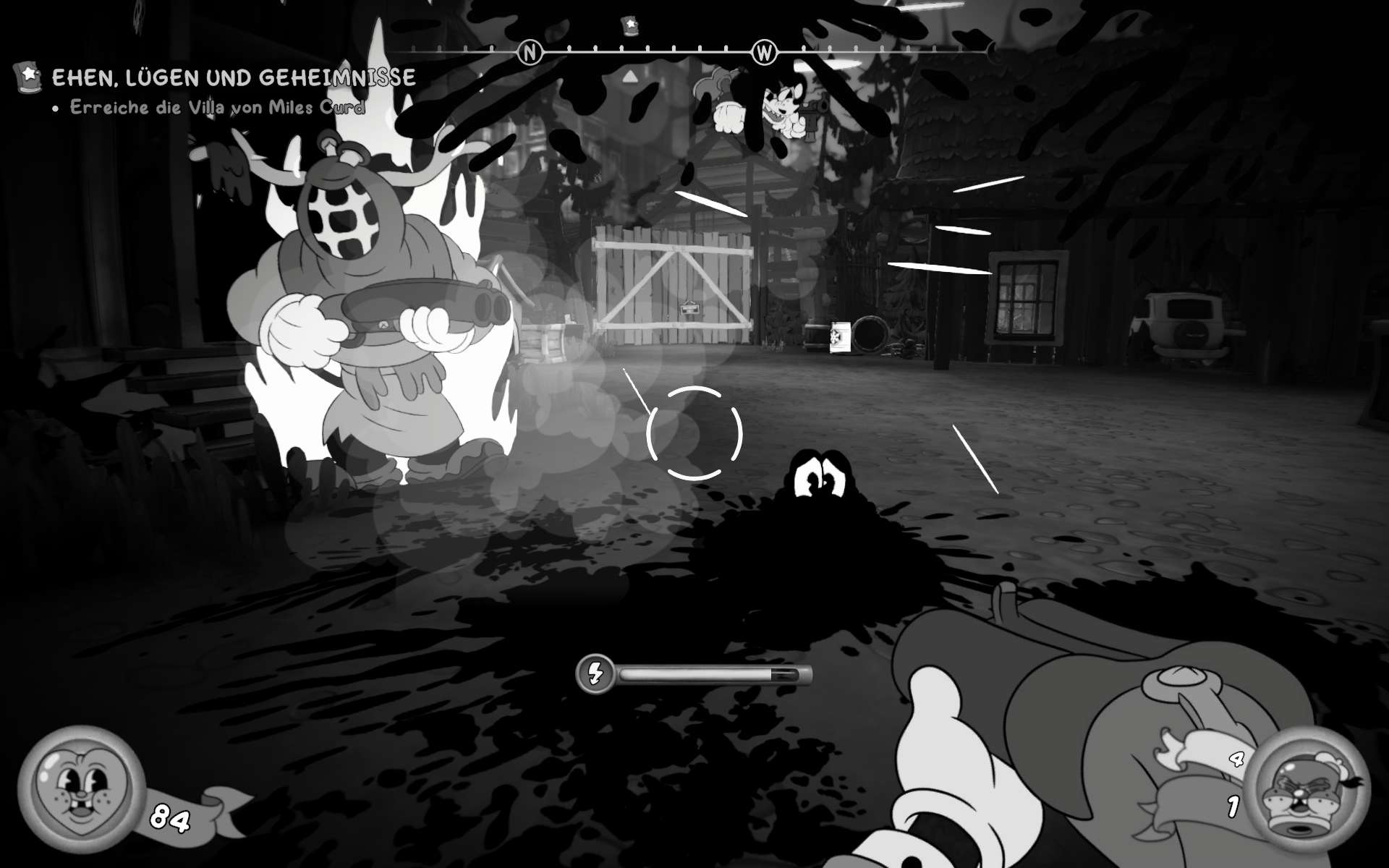The image size is (1389, 868).
Task: Click the star quest icon beside the title
Action: (29, 75)
